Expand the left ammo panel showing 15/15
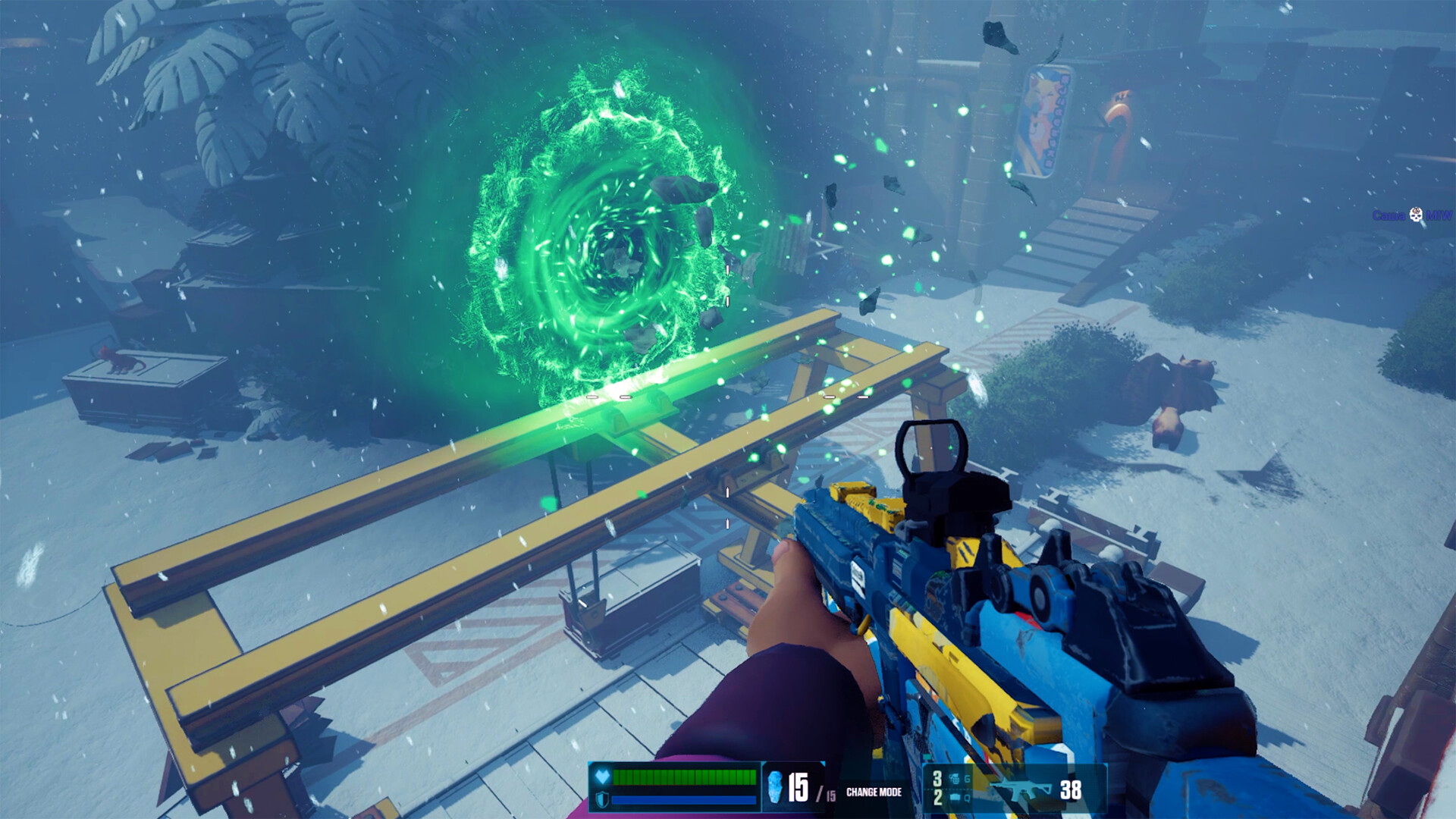The image size is (1456, 819). click(x=792, y=786)
